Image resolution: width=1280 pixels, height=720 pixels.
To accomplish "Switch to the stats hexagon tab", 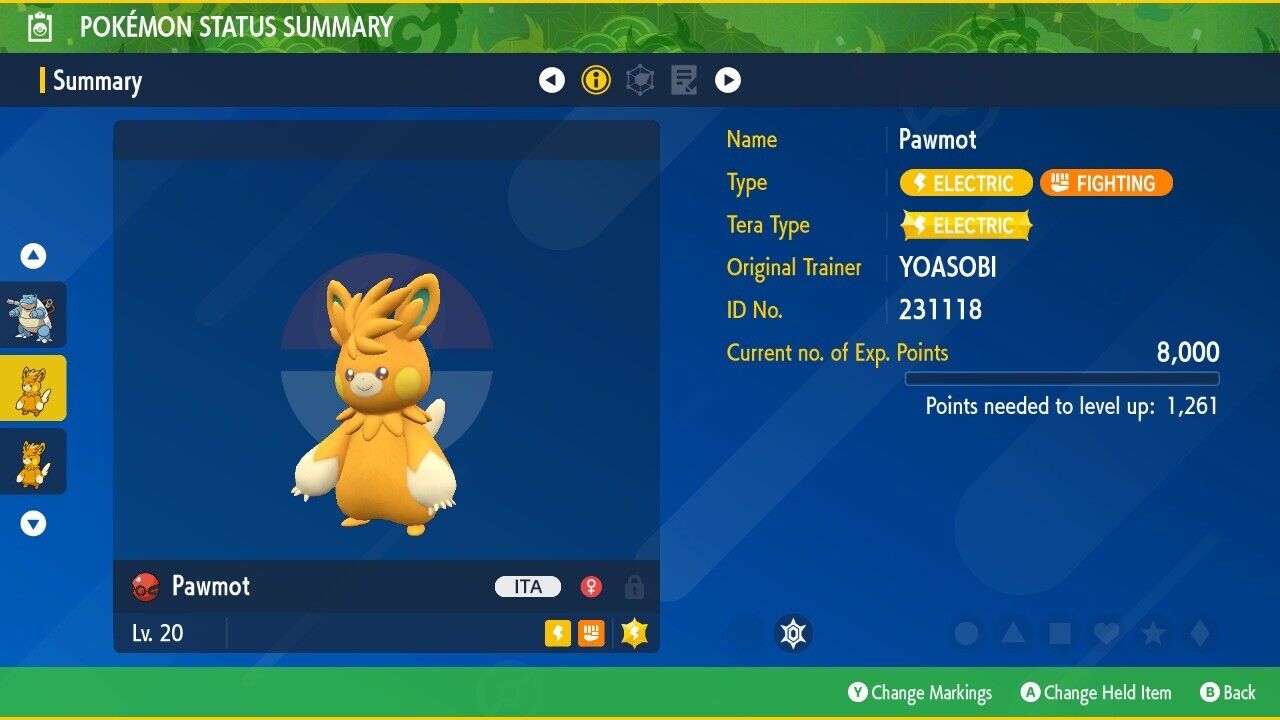I will pyautogui.click(x=640, y=80).
